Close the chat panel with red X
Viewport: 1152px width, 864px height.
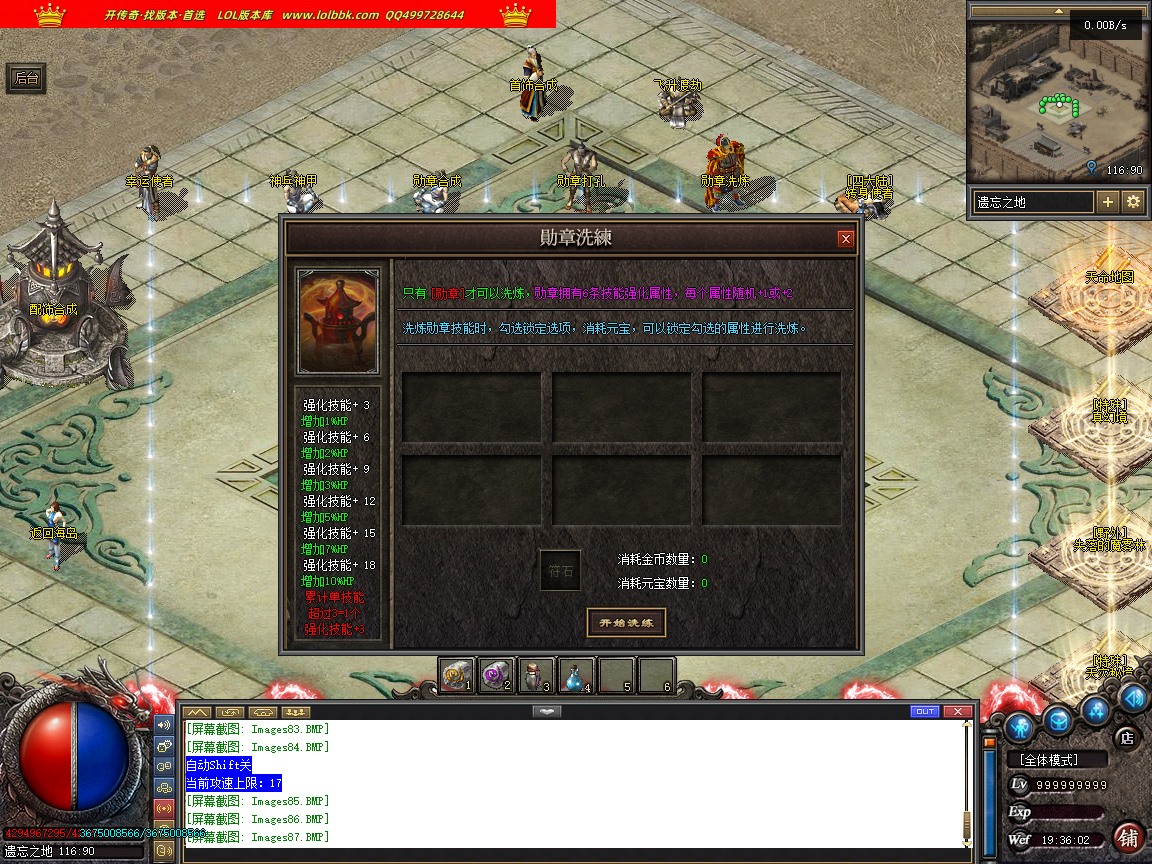point(958,712)
